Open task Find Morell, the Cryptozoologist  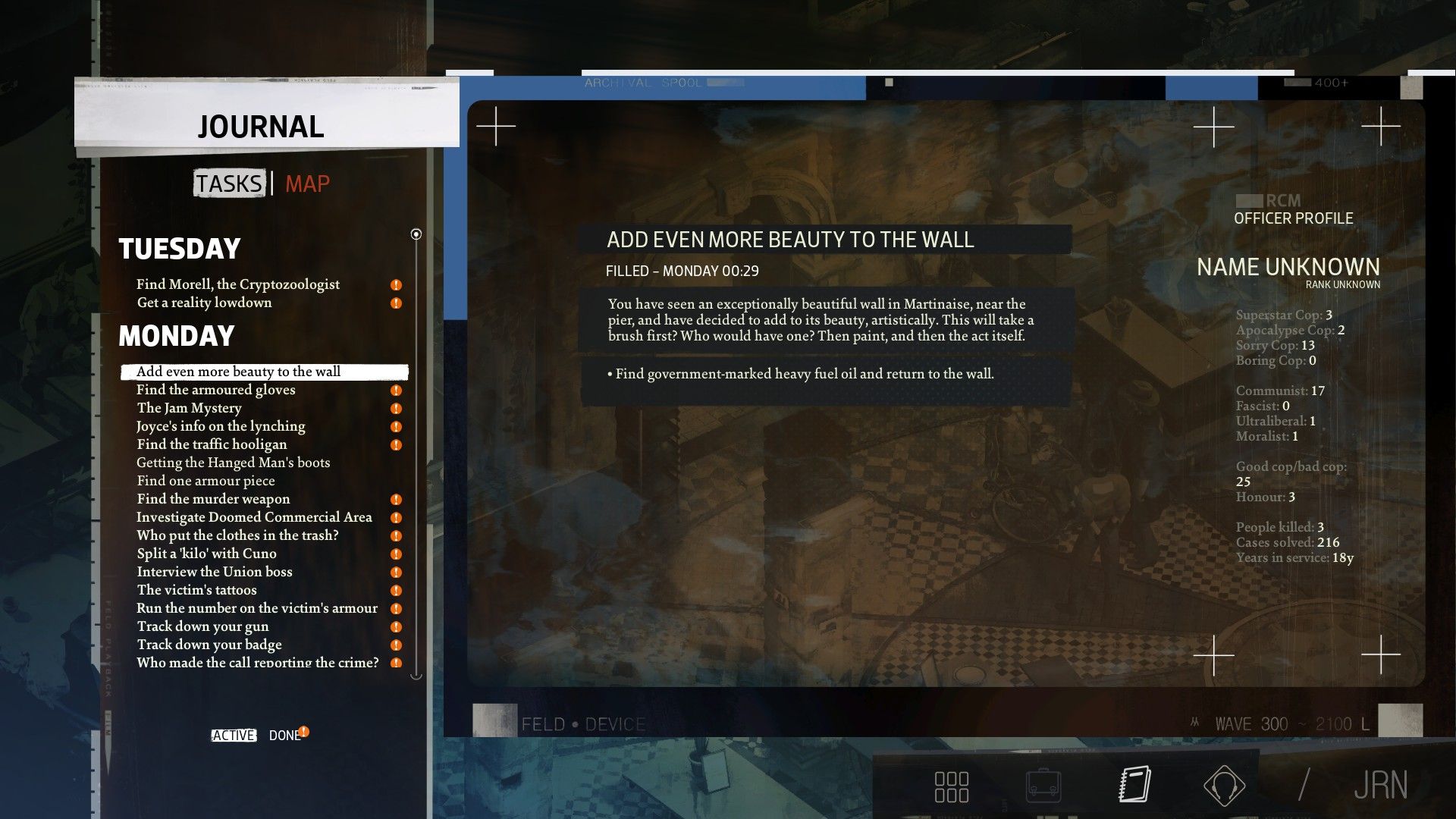238,284
